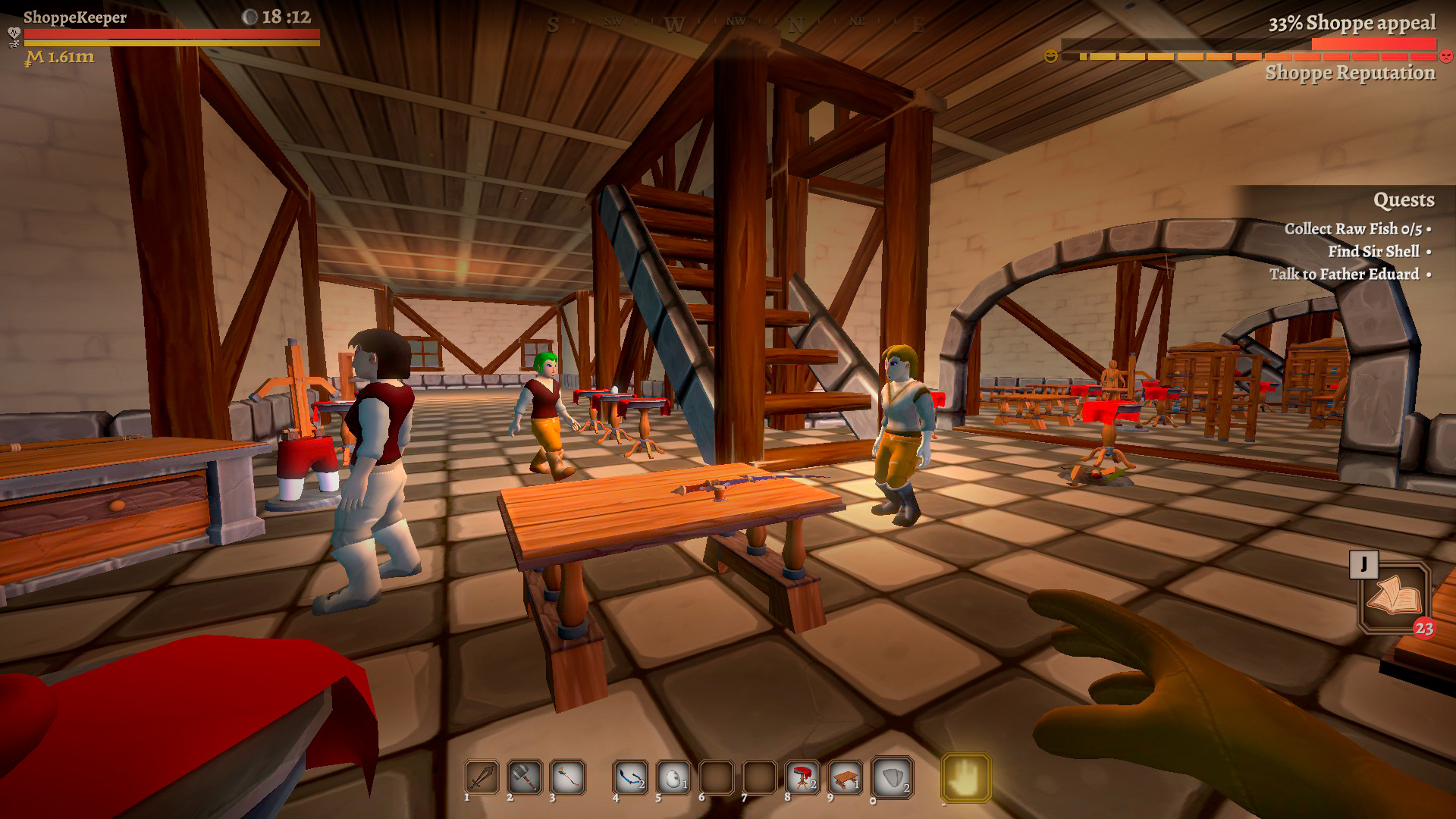Click the stamina runner icon below the heart
Image resolution: width=1456 pixels, height=819 pixels.
click(14, 44)
